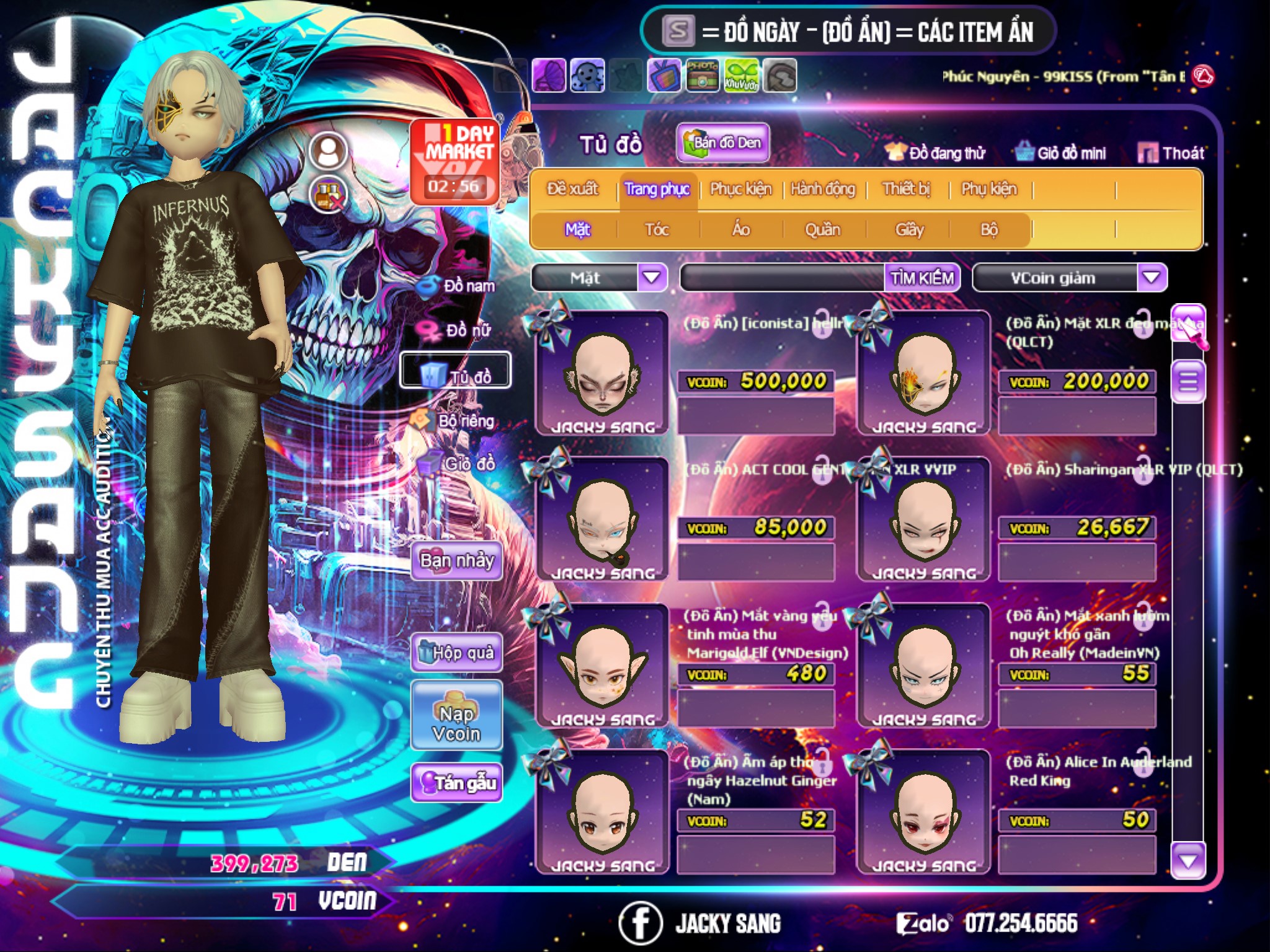Open Bộ riêng in side menu

(x=455, y=421)
